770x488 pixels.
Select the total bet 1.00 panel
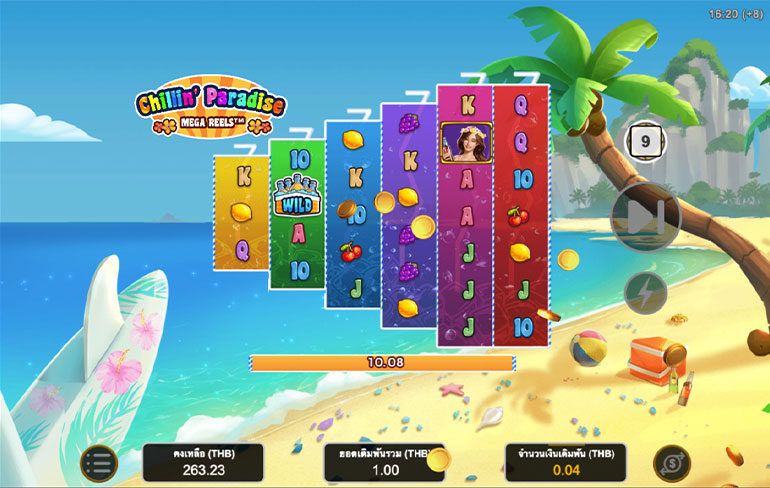384,462
